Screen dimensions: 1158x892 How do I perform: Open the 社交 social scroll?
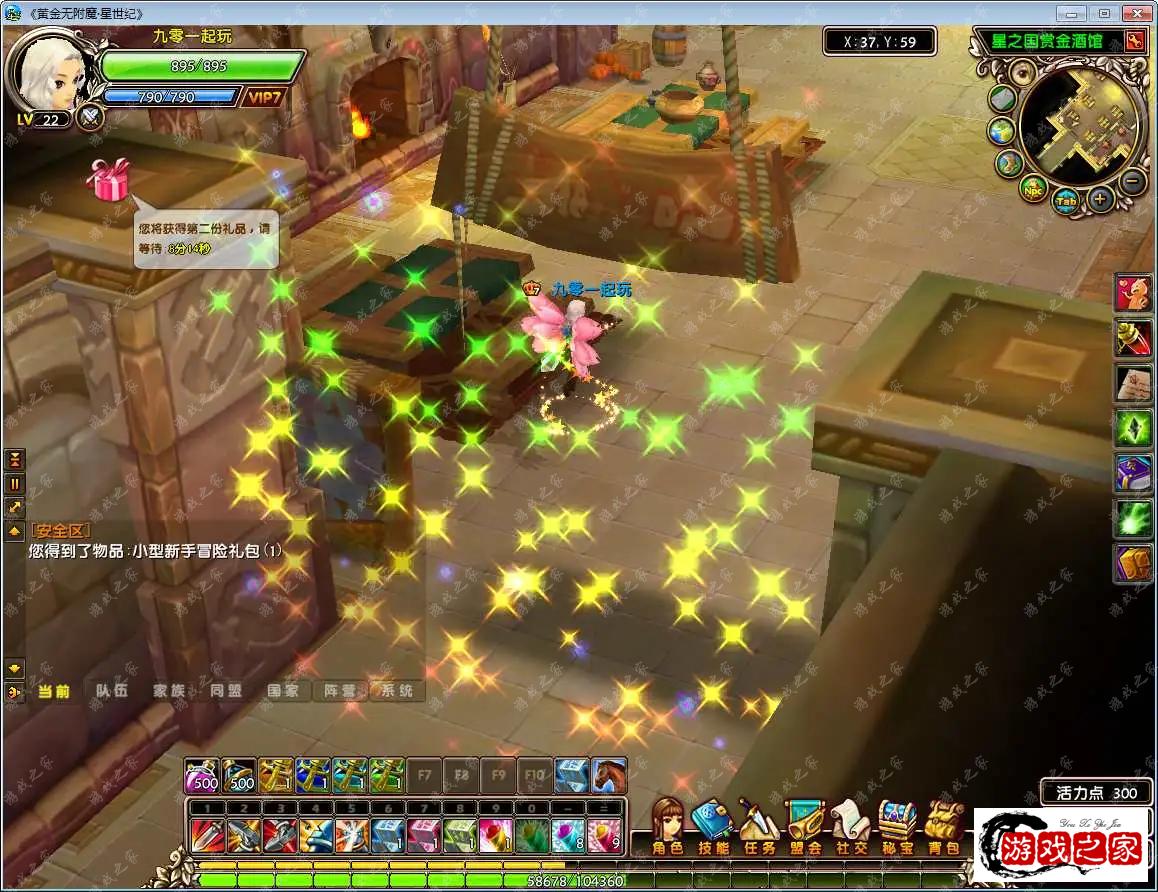[851, 826]
